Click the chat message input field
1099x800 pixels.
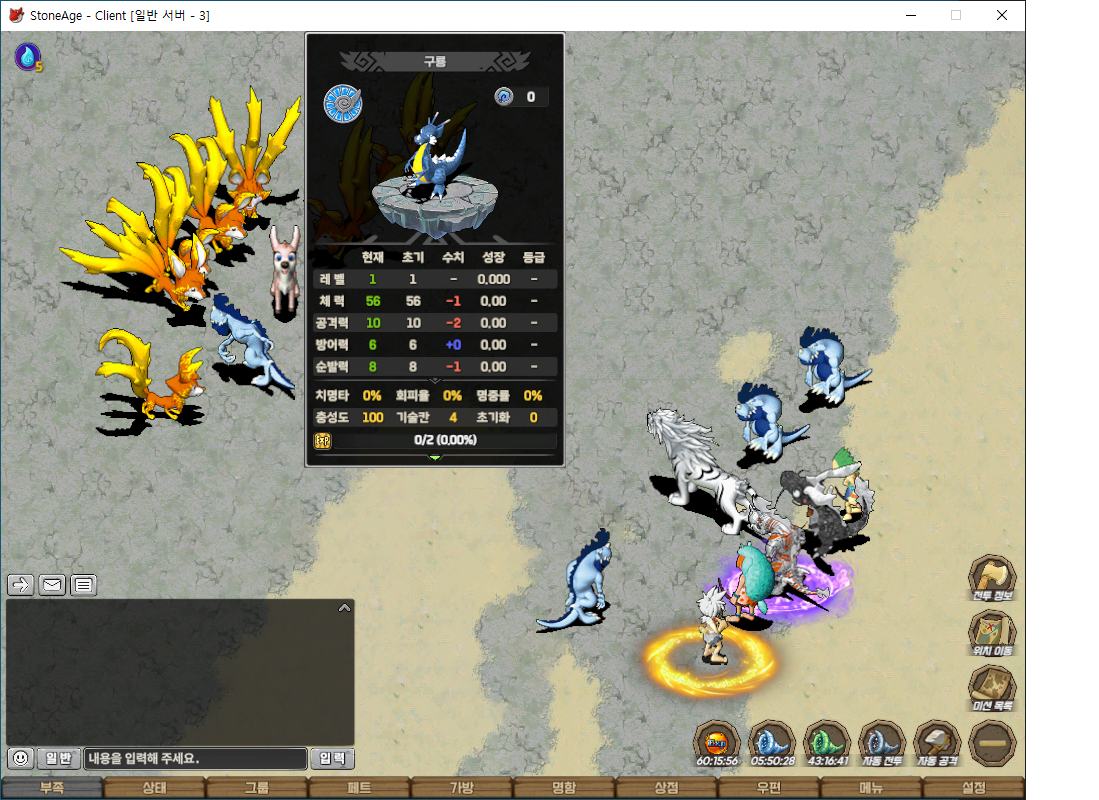[195, 759]
